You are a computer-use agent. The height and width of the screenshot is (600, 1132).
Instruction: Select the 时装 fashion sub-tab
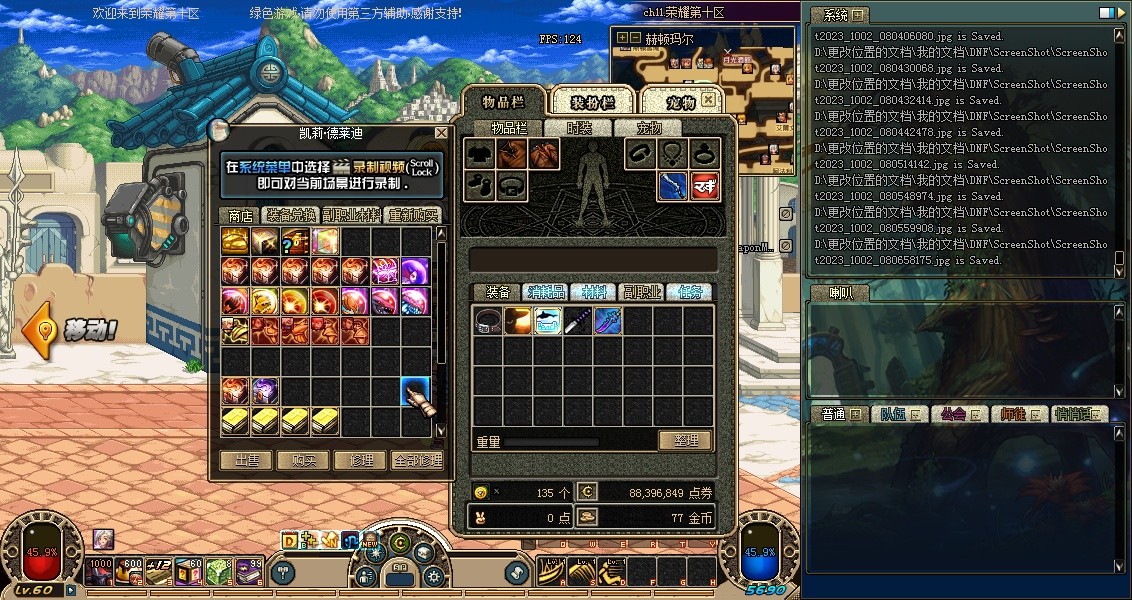pos(579,128)
